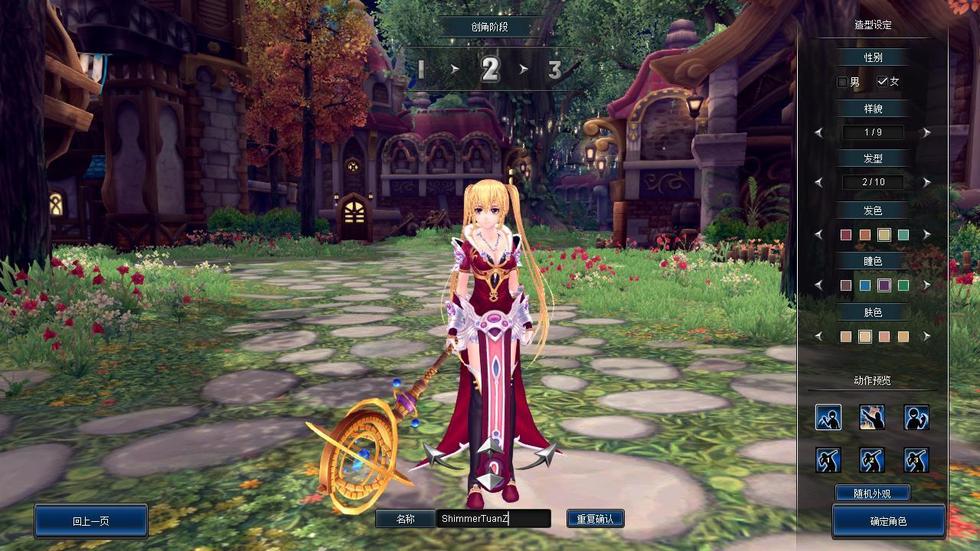Choose the blue eye color swatch
Screen dimensions: 980x551
[x=865, y=285]
